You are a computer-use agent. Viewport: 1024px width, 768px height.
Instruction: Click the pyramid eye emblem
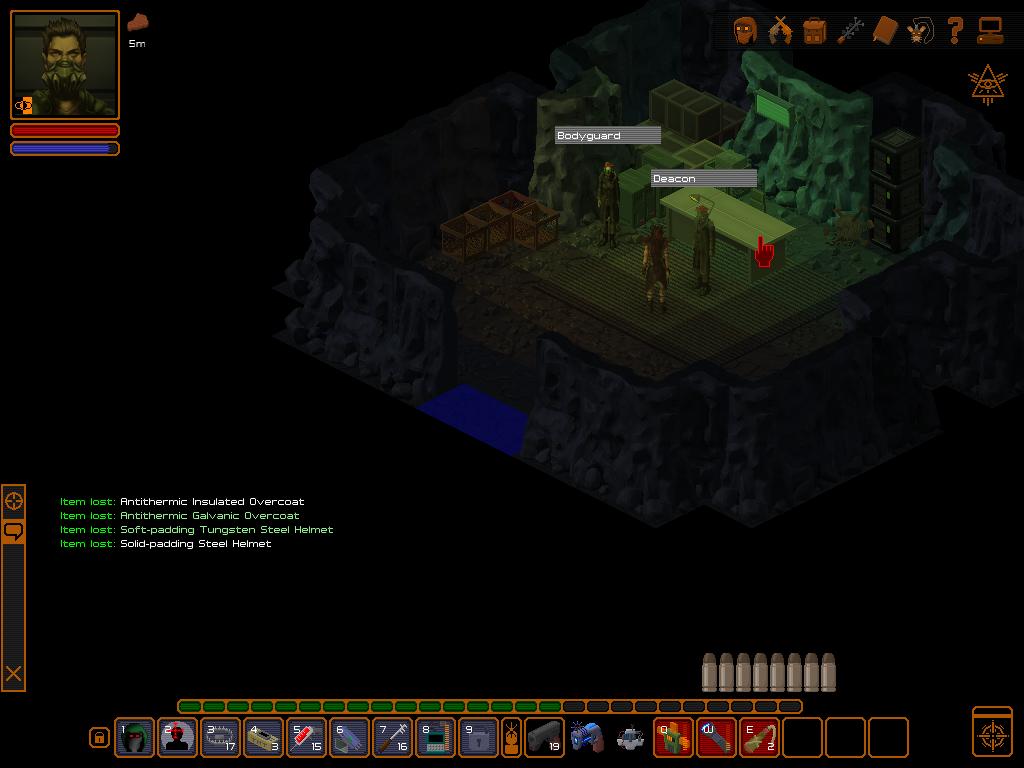coord(987,86)
